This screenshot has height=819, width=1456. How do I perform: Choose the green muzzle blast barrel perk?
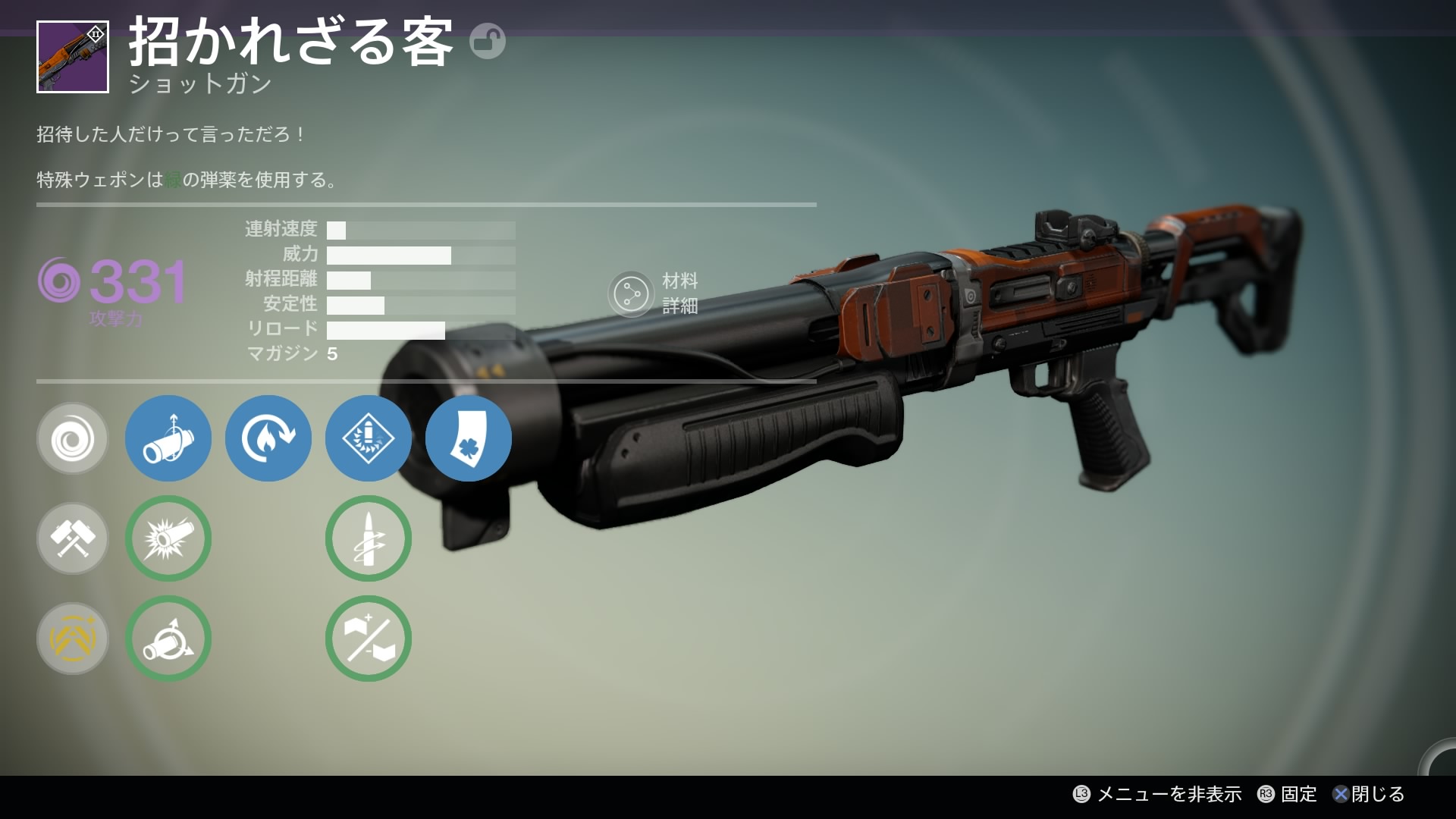click(x=168, y=538)
